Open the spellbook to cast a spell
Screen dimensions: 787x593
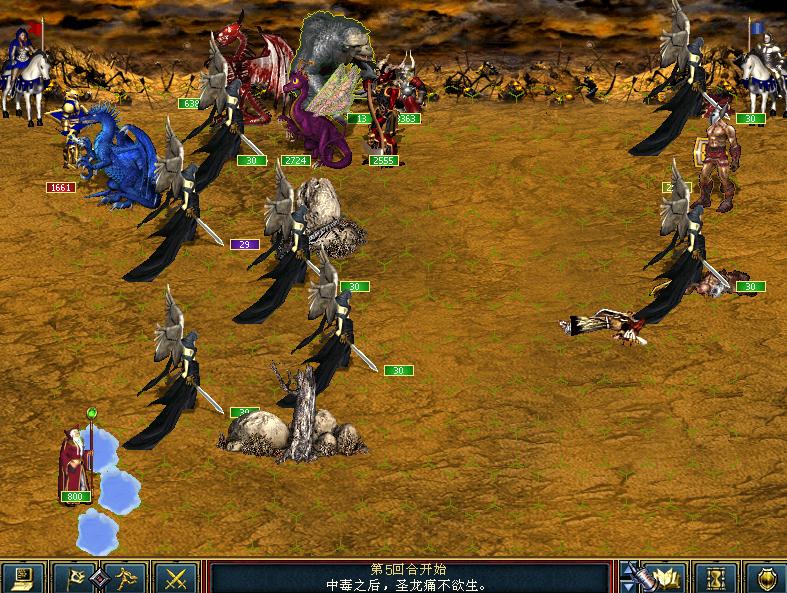pos(667,578)
